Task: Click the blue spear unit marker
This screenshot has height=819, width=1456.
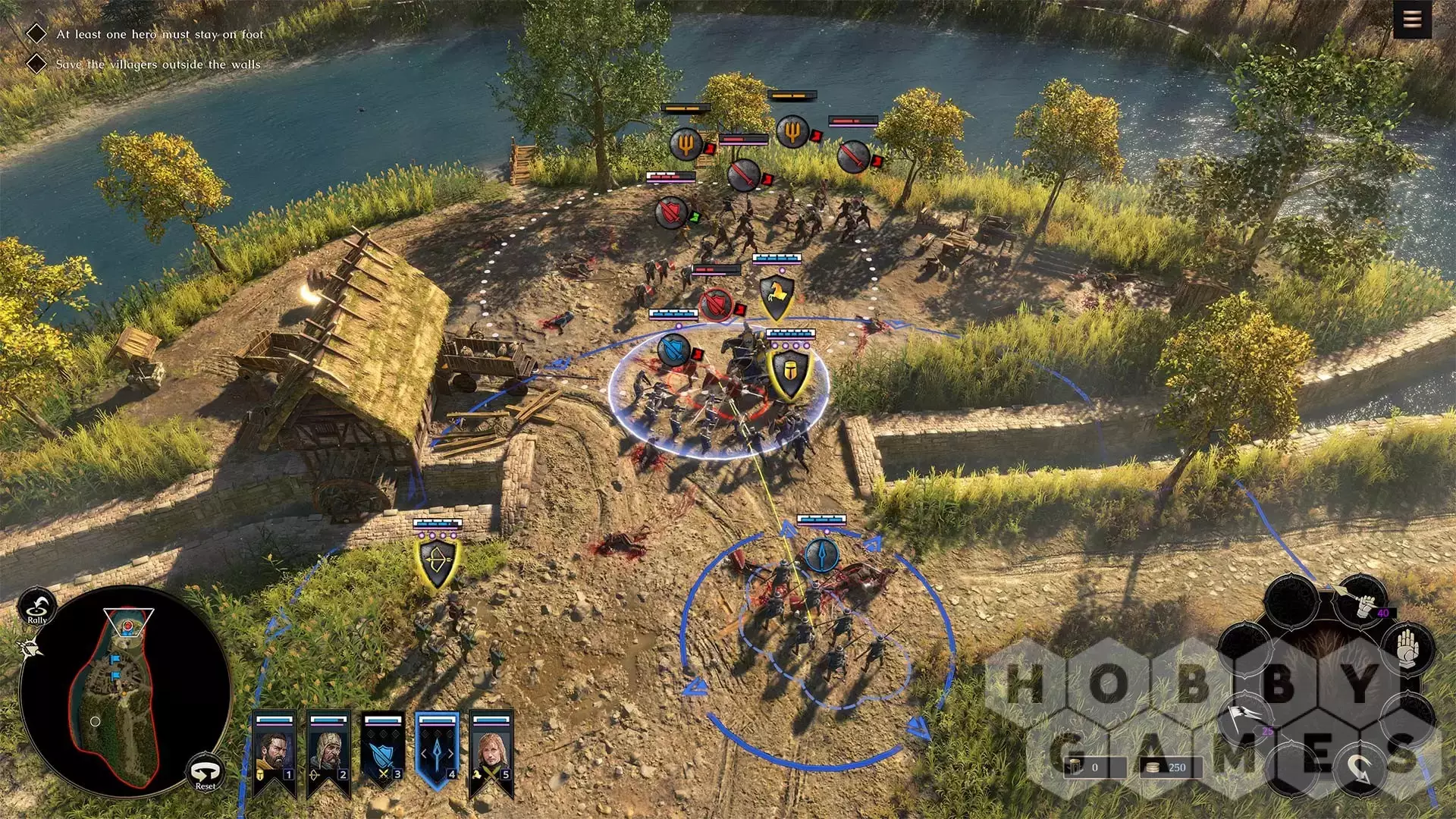Action: (x=821, y=555)
